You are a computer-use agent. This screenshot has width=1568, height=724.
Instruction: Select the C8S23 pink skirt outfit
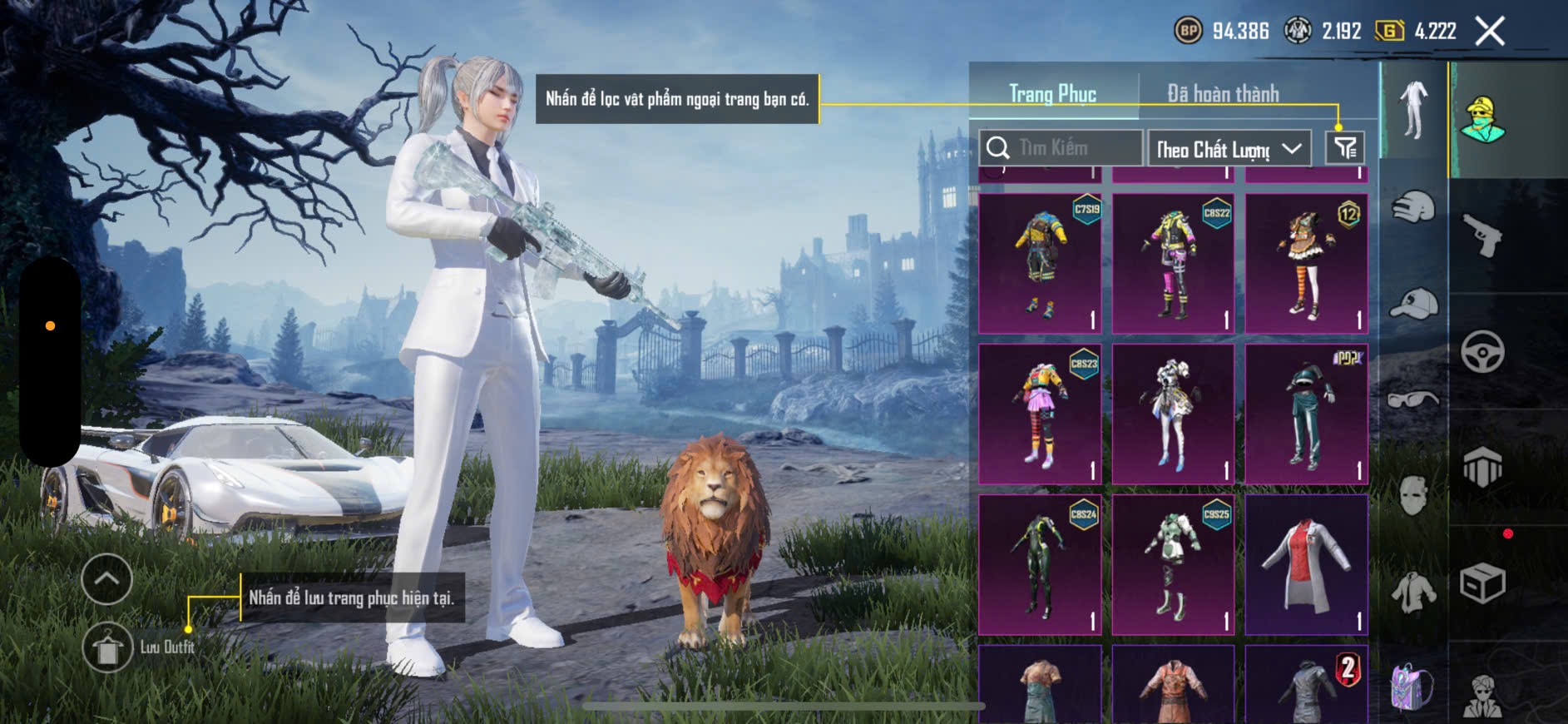click(x=1040, y=414)
